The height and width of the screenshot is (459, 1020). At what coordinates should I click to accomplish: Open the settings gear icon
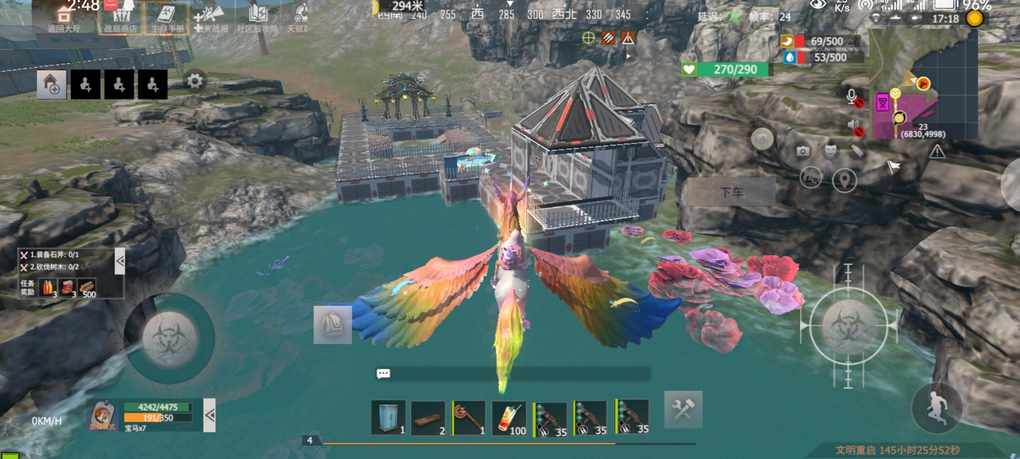pos(195,82)
